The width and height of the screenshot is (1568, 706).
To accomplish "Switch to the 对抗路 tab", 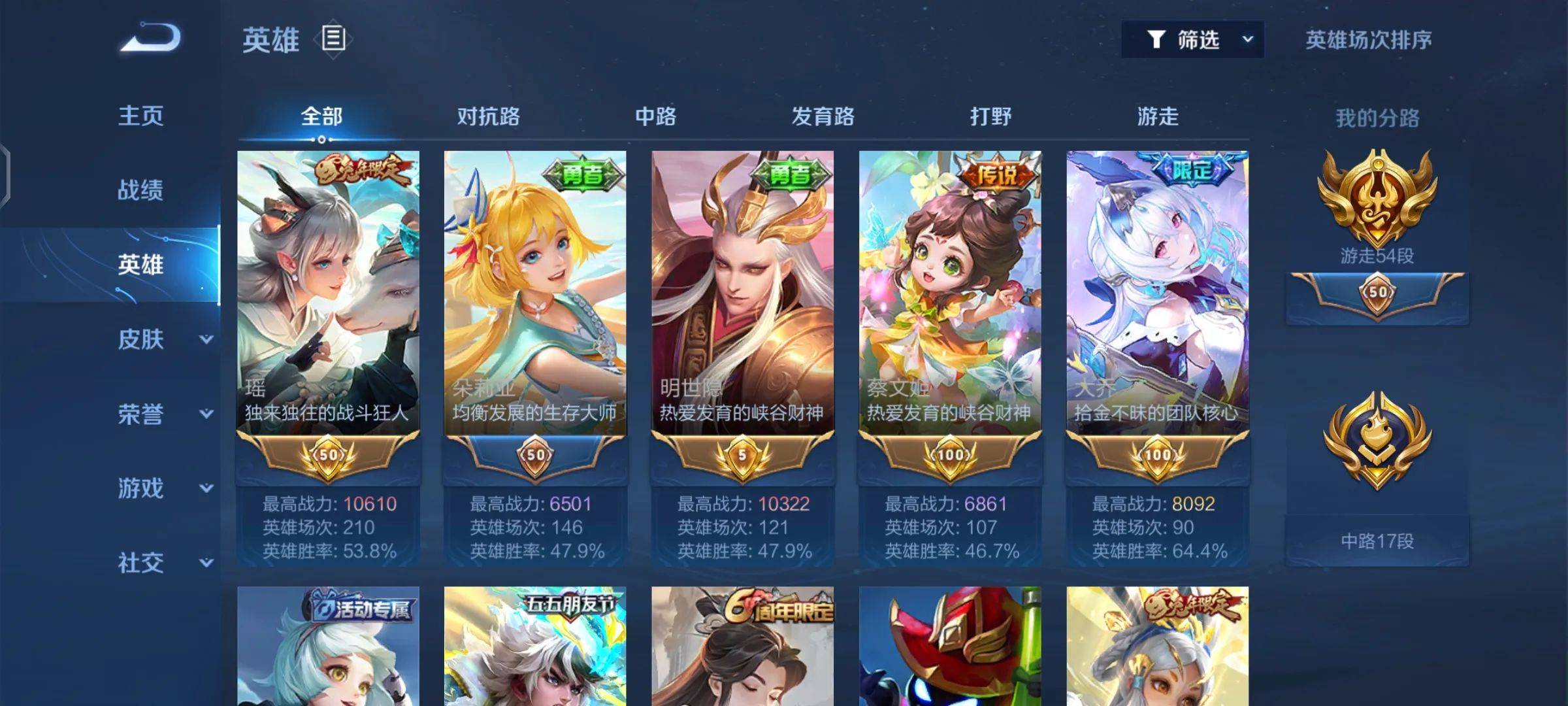I will 488,117.
